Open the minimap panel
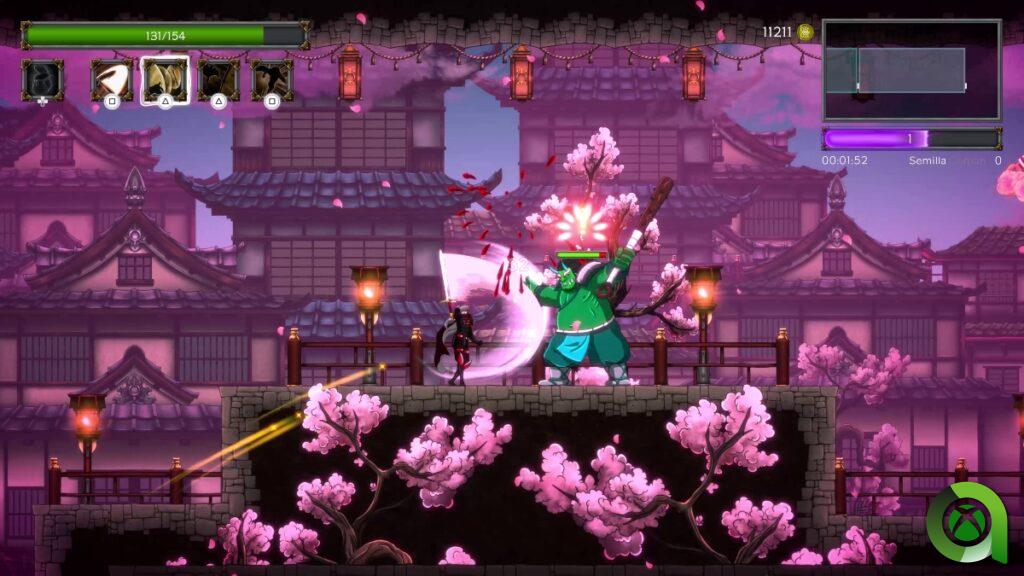The width and height of the screenshot is (1024, 576). pyautogui.click(x=911, y=70)
